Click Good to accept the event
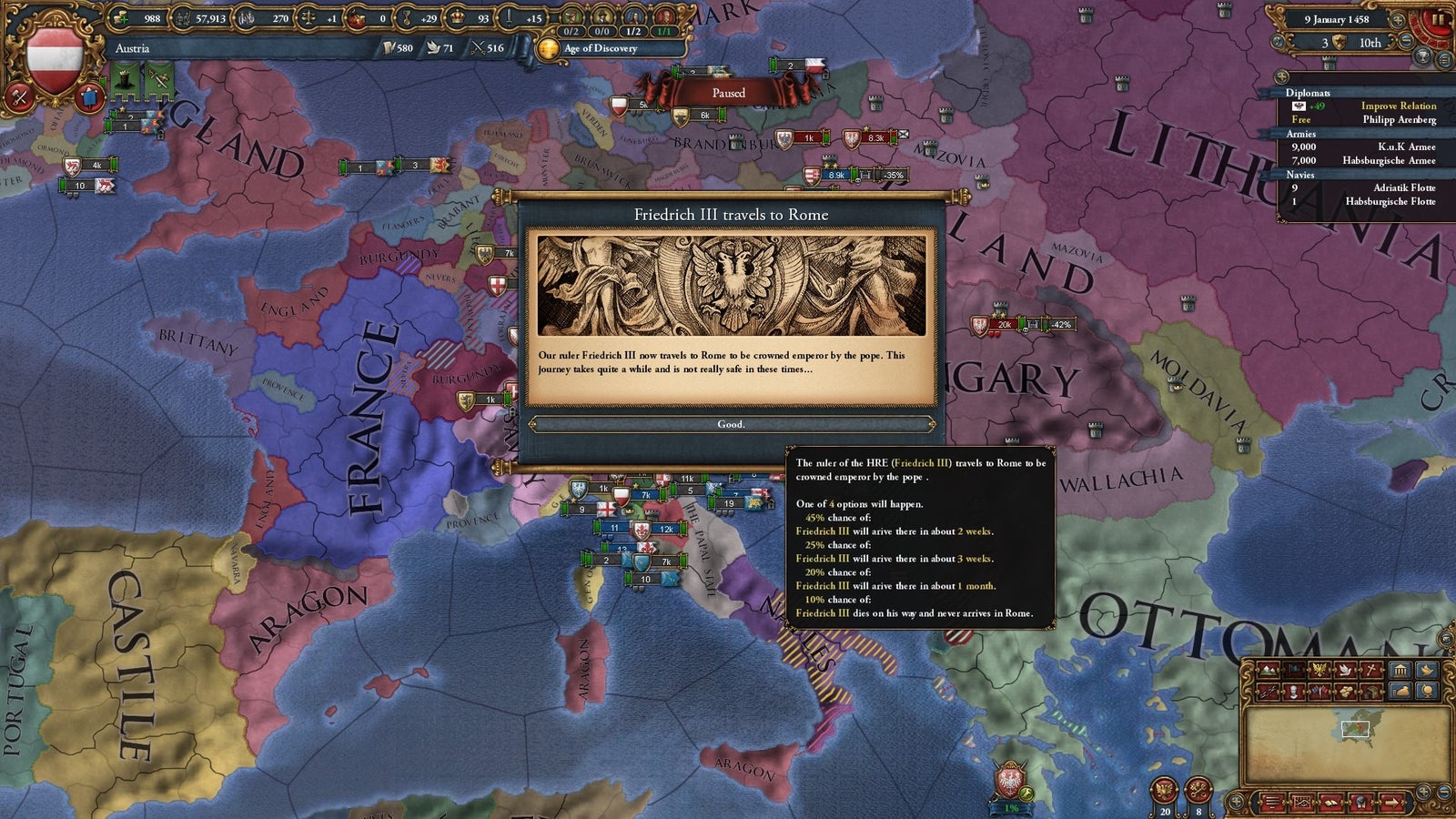The image size is (1456, 819). coord(732,424)
